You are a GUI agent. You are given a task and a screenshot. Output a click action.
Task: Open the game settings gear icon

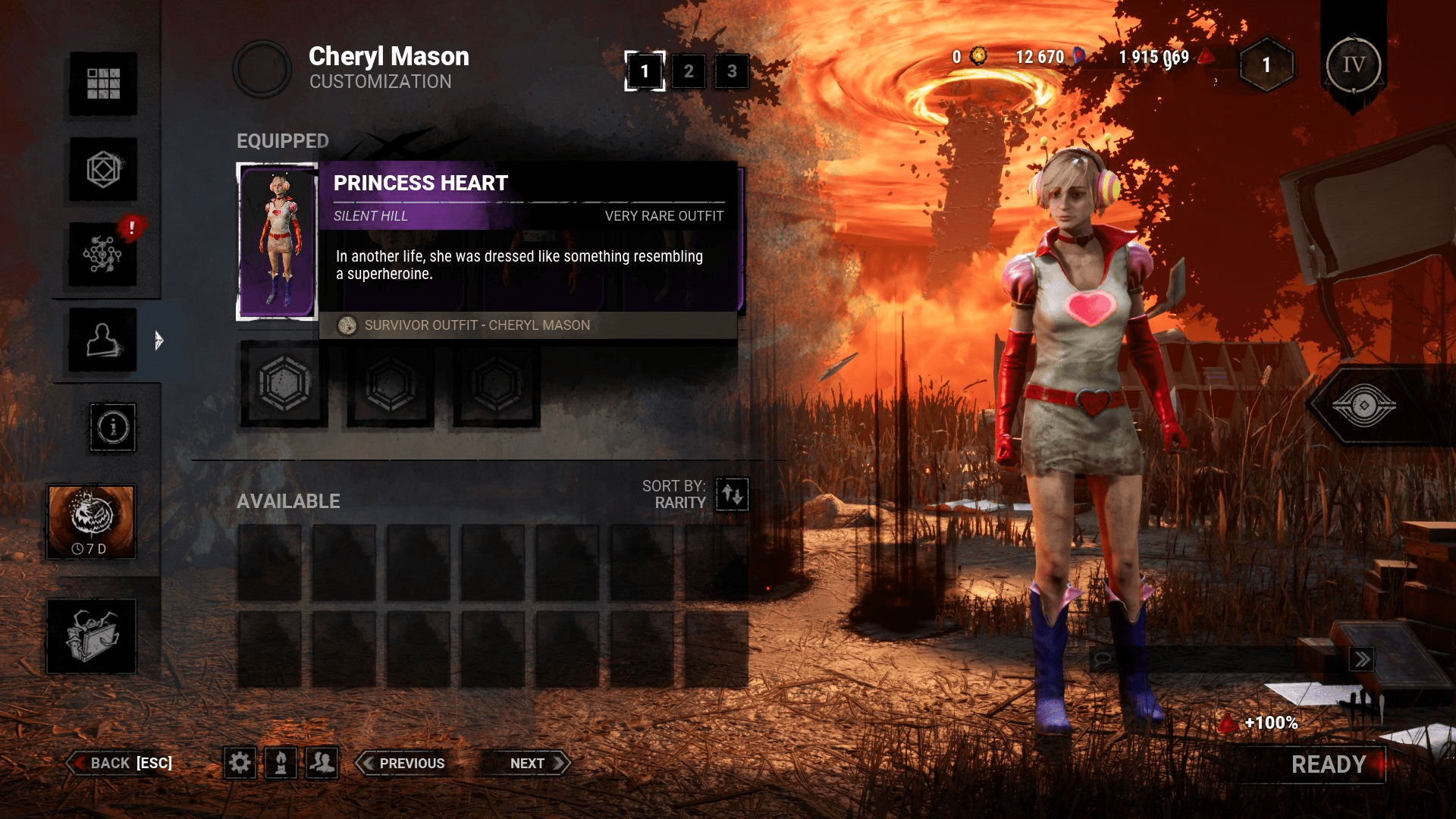tap(241, 763)
